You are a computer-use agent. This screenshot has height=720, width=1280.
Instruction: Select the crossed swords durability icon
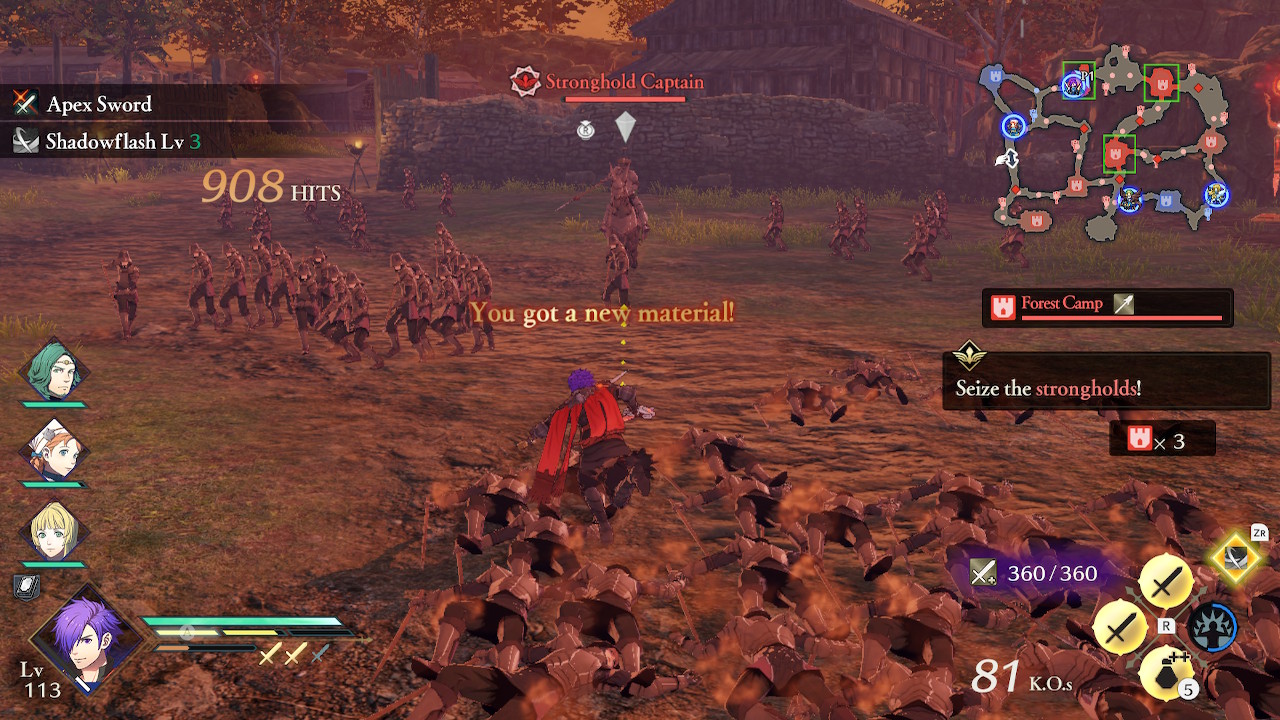982,573
